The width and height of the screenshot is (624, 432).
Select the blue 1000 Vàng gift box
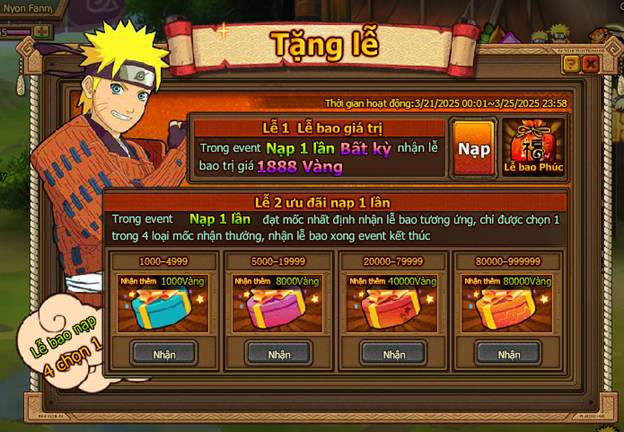[x=164, y=307]
